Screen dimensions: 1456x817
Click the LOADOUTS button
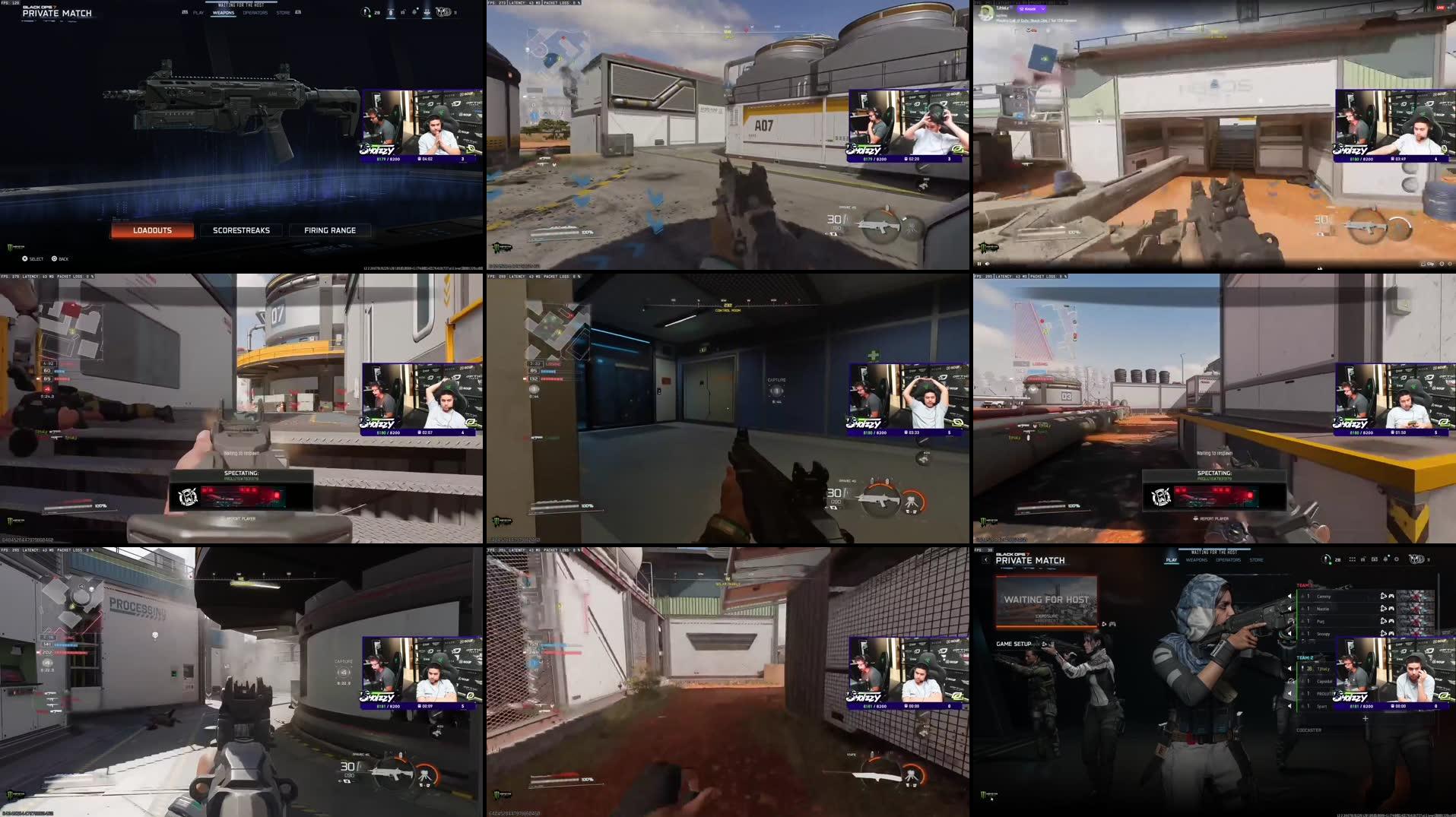tap(151, 230)
